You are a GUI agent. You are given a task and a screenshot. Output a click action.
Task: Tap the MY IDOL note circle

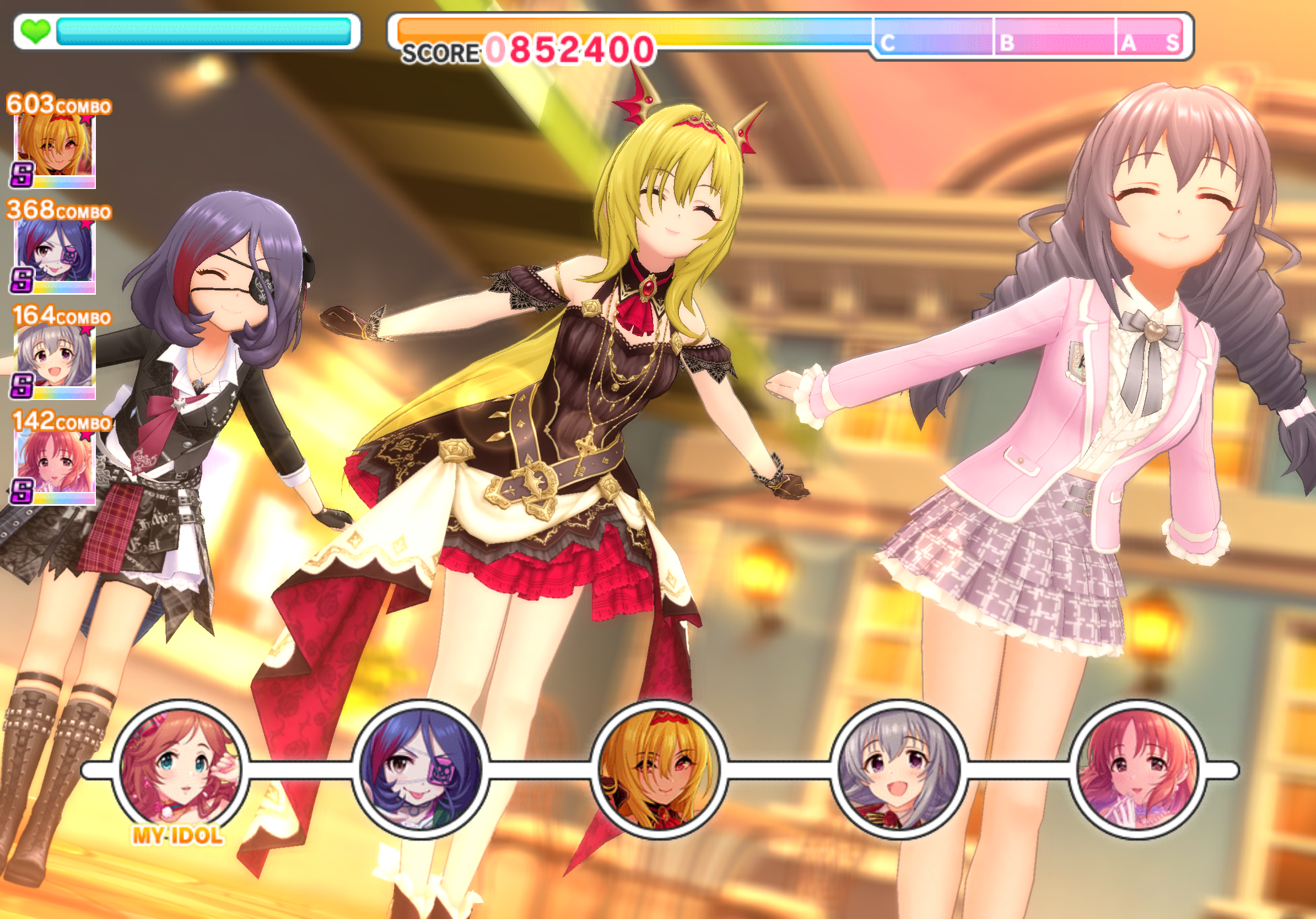[181, 770]
